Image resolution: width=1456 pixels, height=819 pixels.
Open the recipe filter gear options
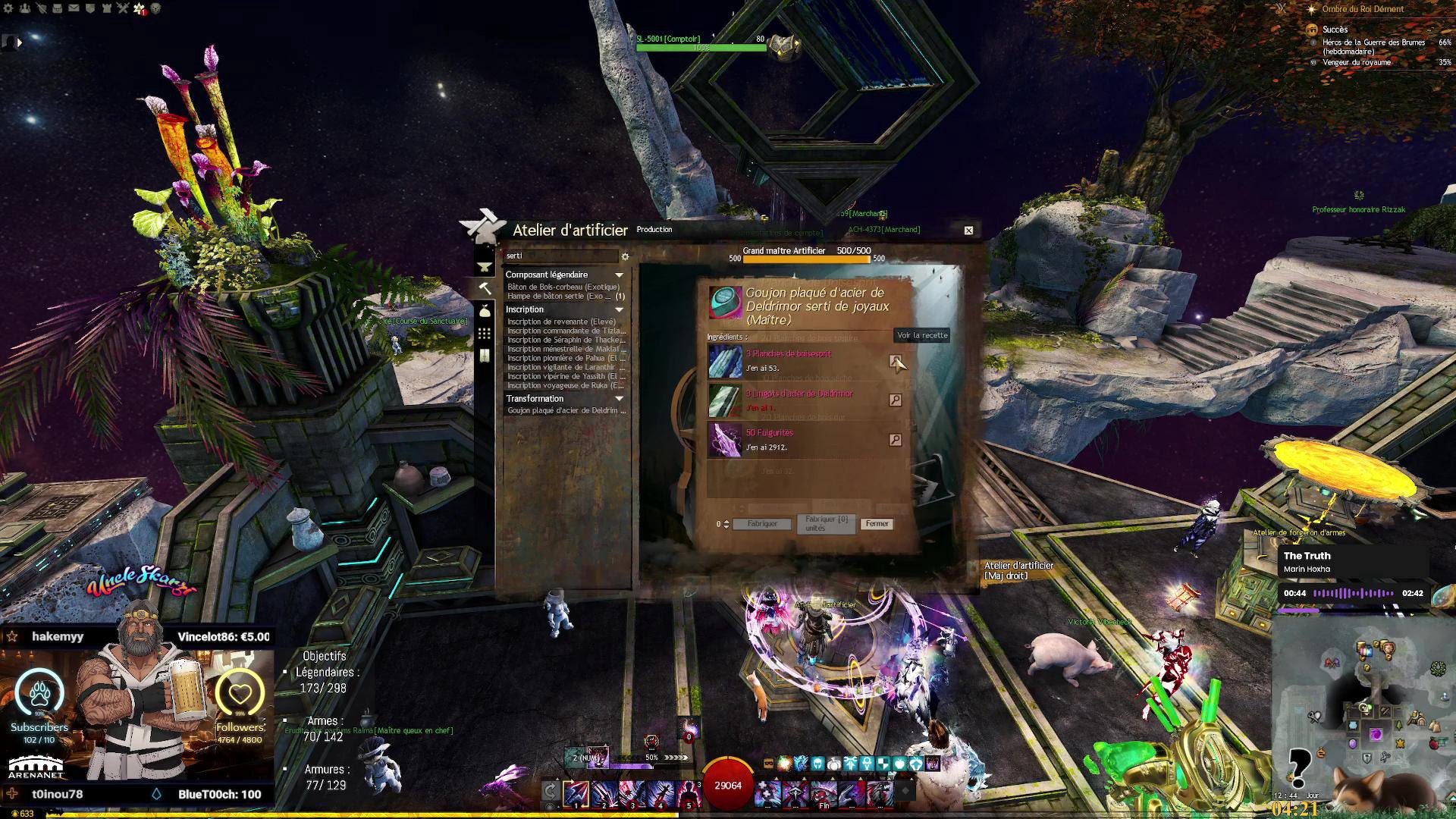click(x=626, y=256)
